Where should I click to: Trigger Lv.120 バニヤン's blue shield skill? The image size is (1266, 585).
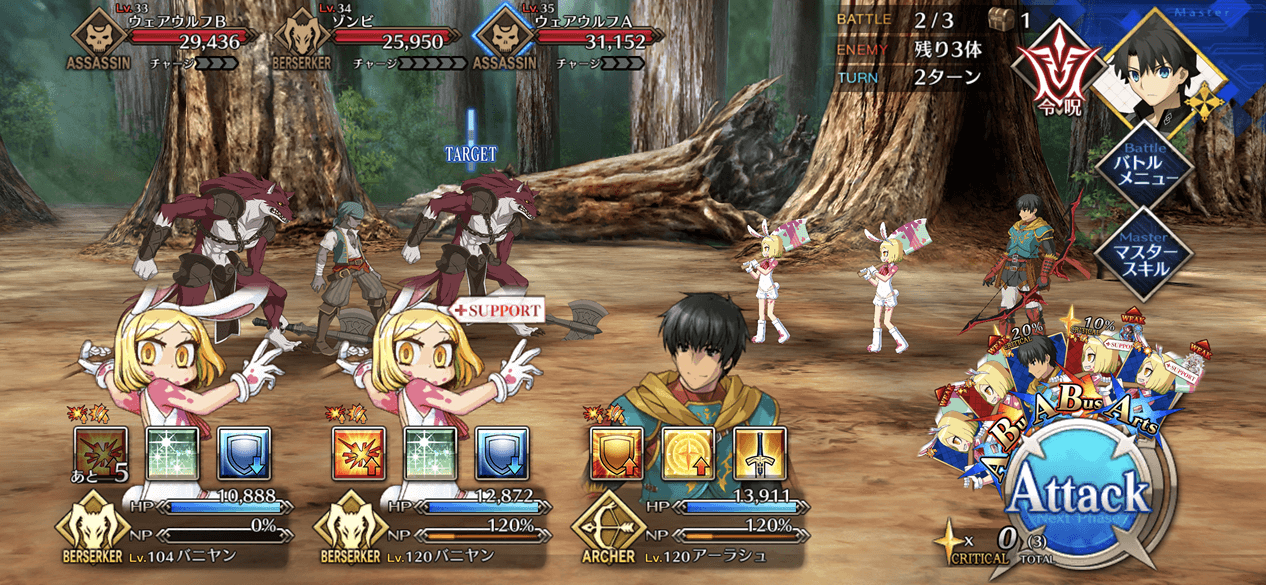pos(502,454)
